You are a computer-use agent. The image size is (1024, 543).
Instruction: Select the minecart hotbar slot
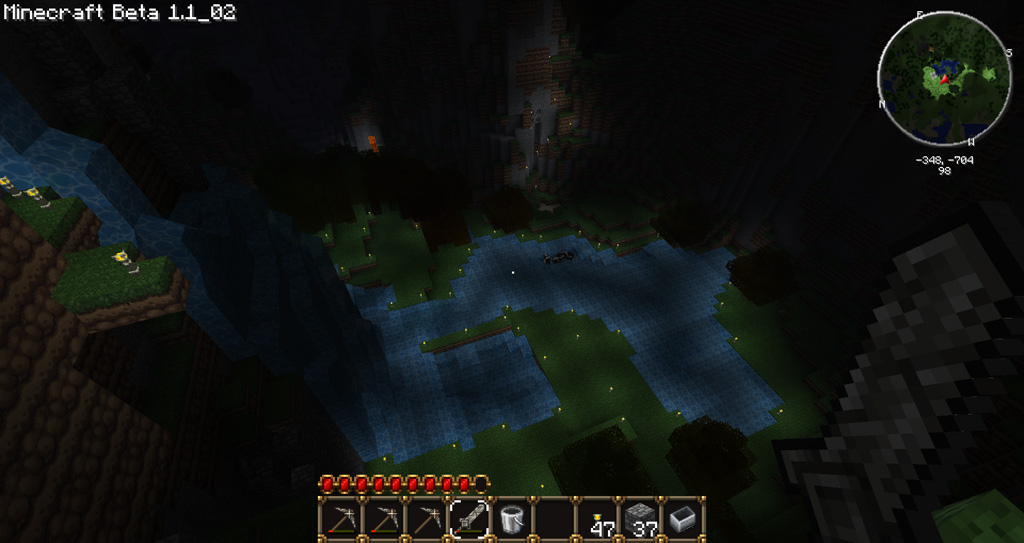click(x=684, y=519)
